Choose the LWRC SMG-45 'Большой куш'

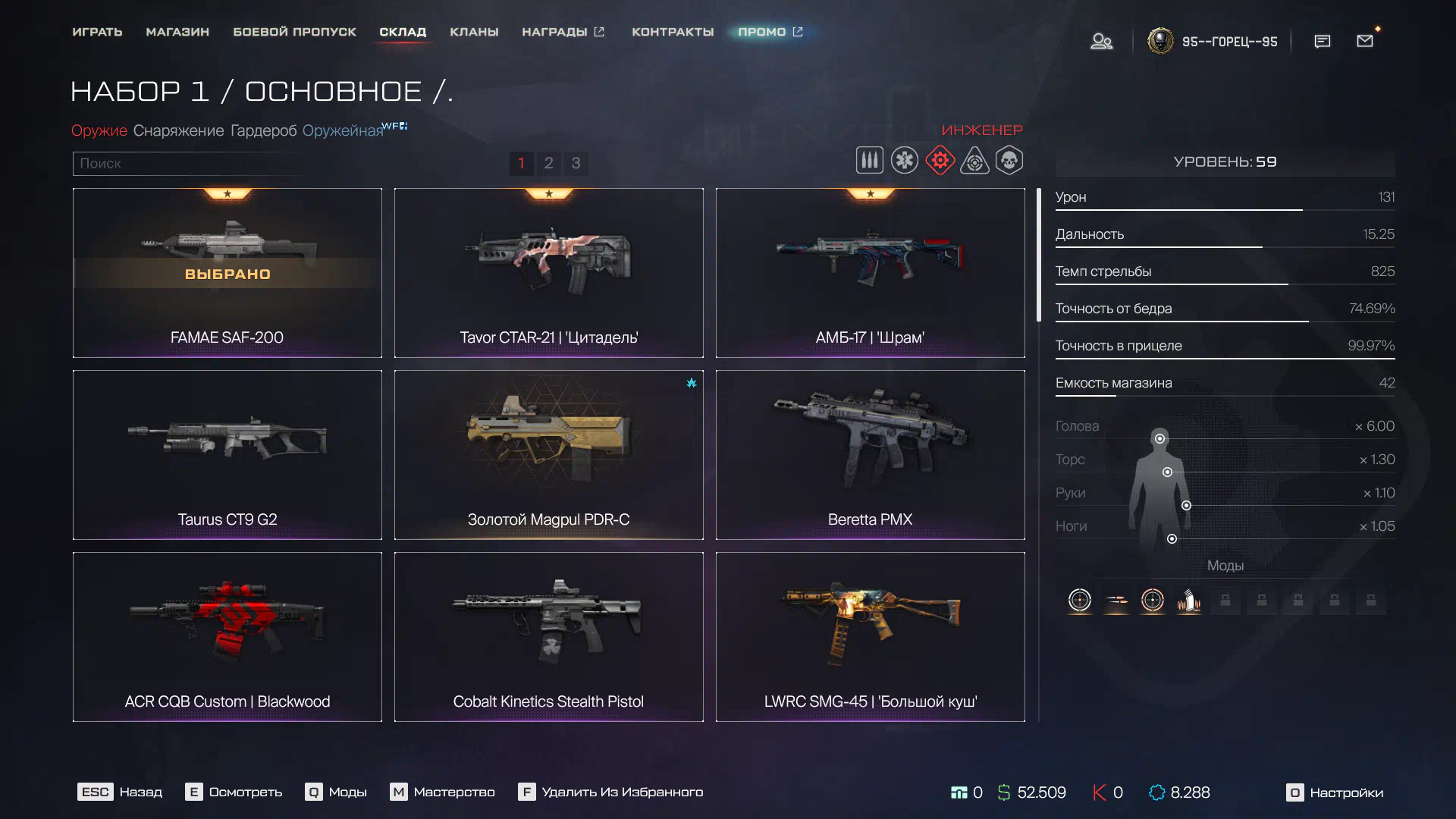pos(870,637)
